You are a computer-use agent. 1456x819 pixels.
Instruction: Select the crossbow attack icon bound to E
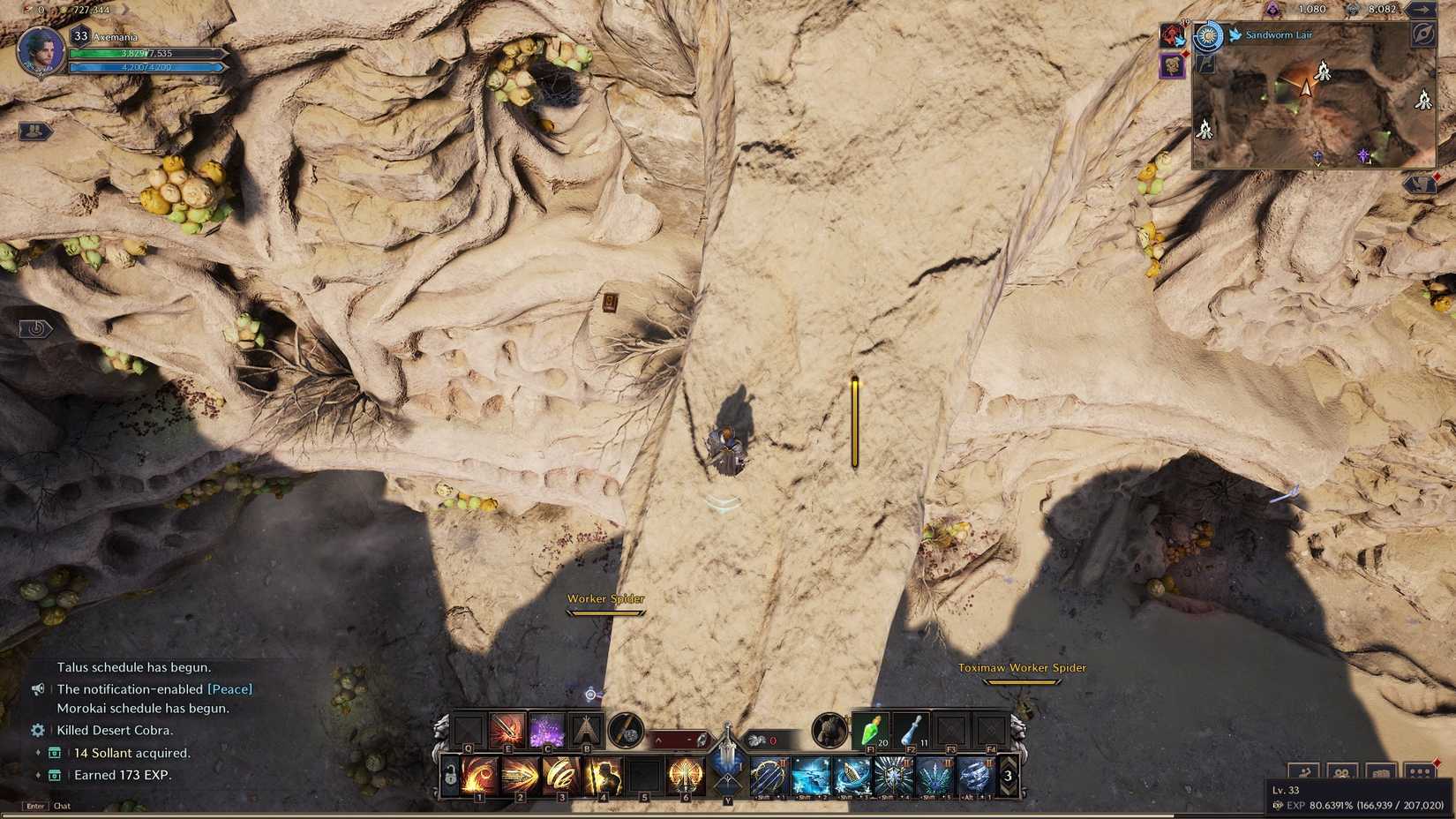point(507,729)
